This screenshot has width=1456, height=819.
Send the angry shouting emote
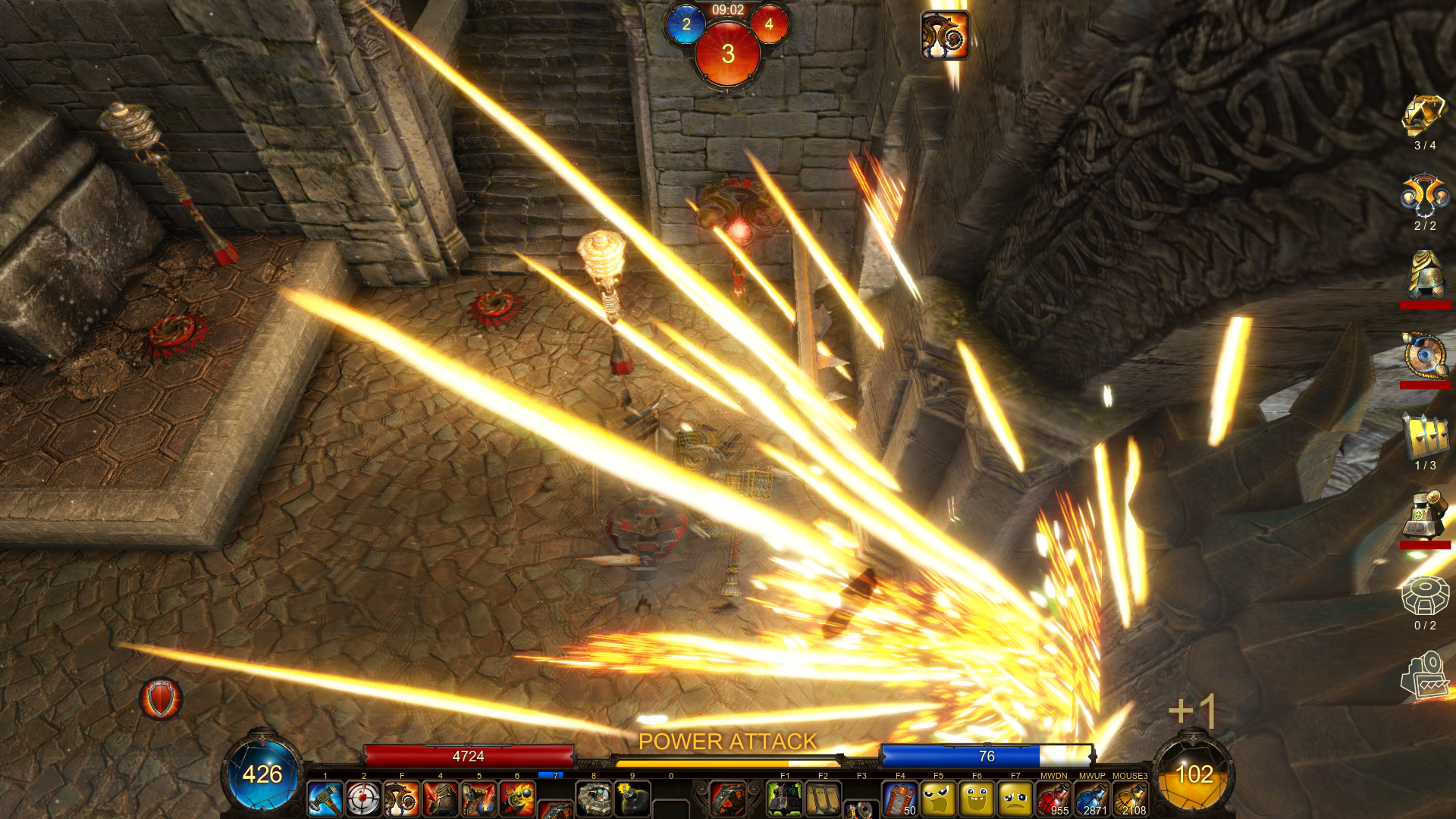coord(939,799)
